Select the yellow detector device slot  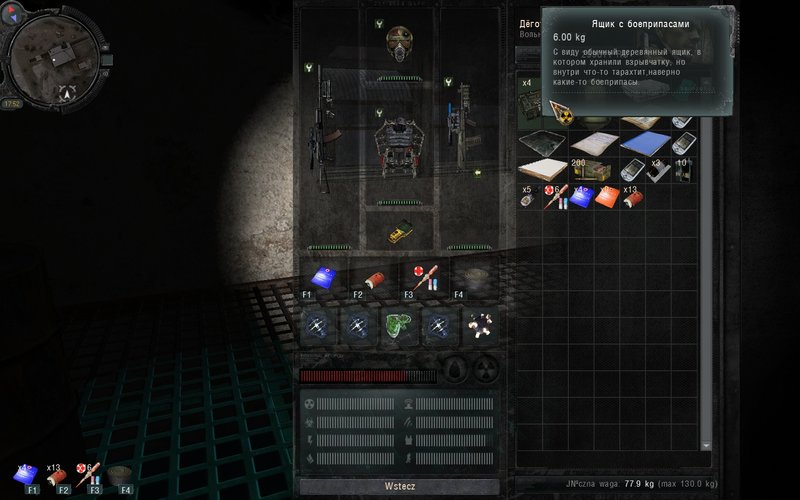point(400,231)
